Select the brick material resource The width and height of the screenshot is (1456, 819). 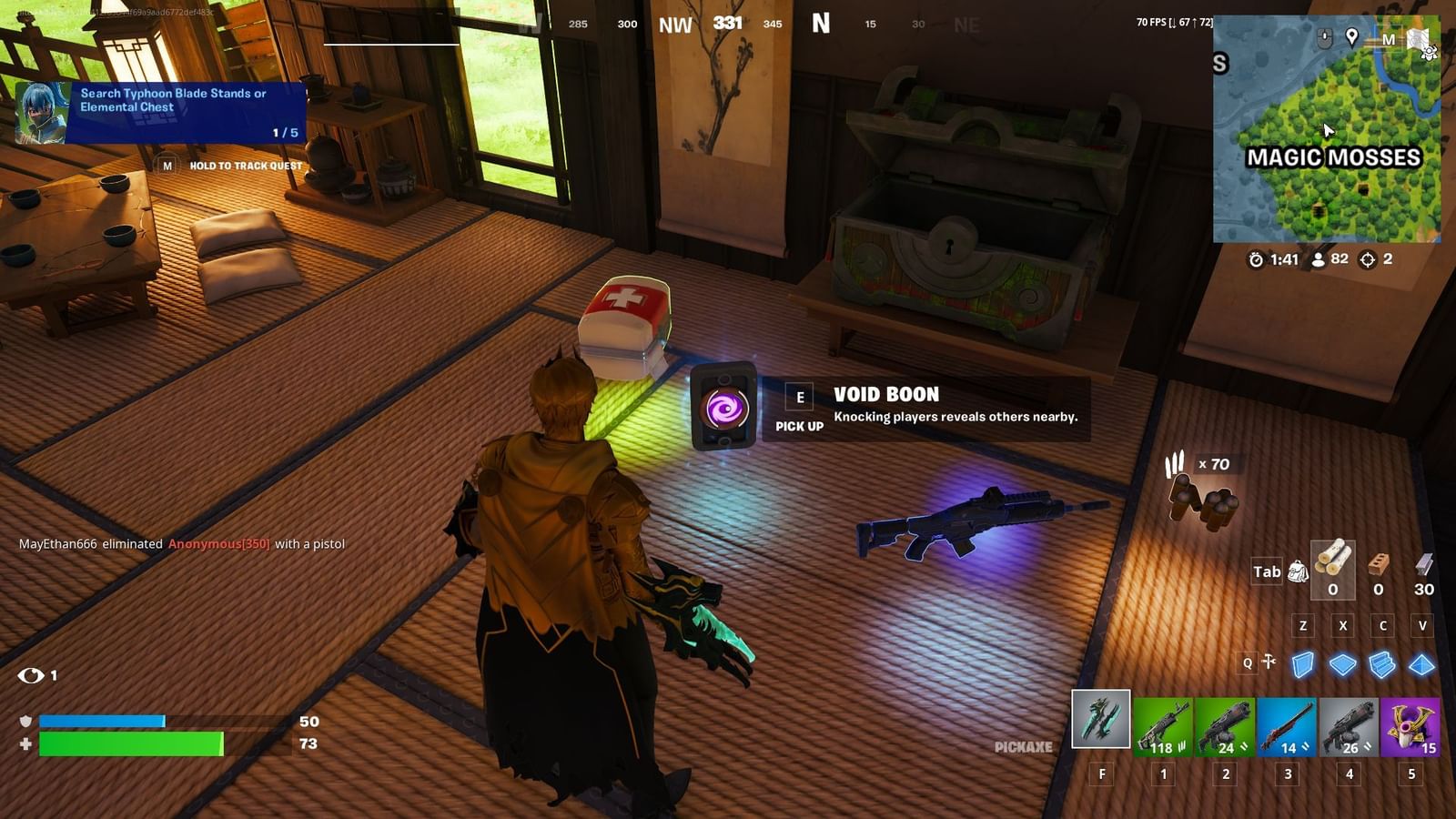pyautogui.click(x=1380, y=566)
